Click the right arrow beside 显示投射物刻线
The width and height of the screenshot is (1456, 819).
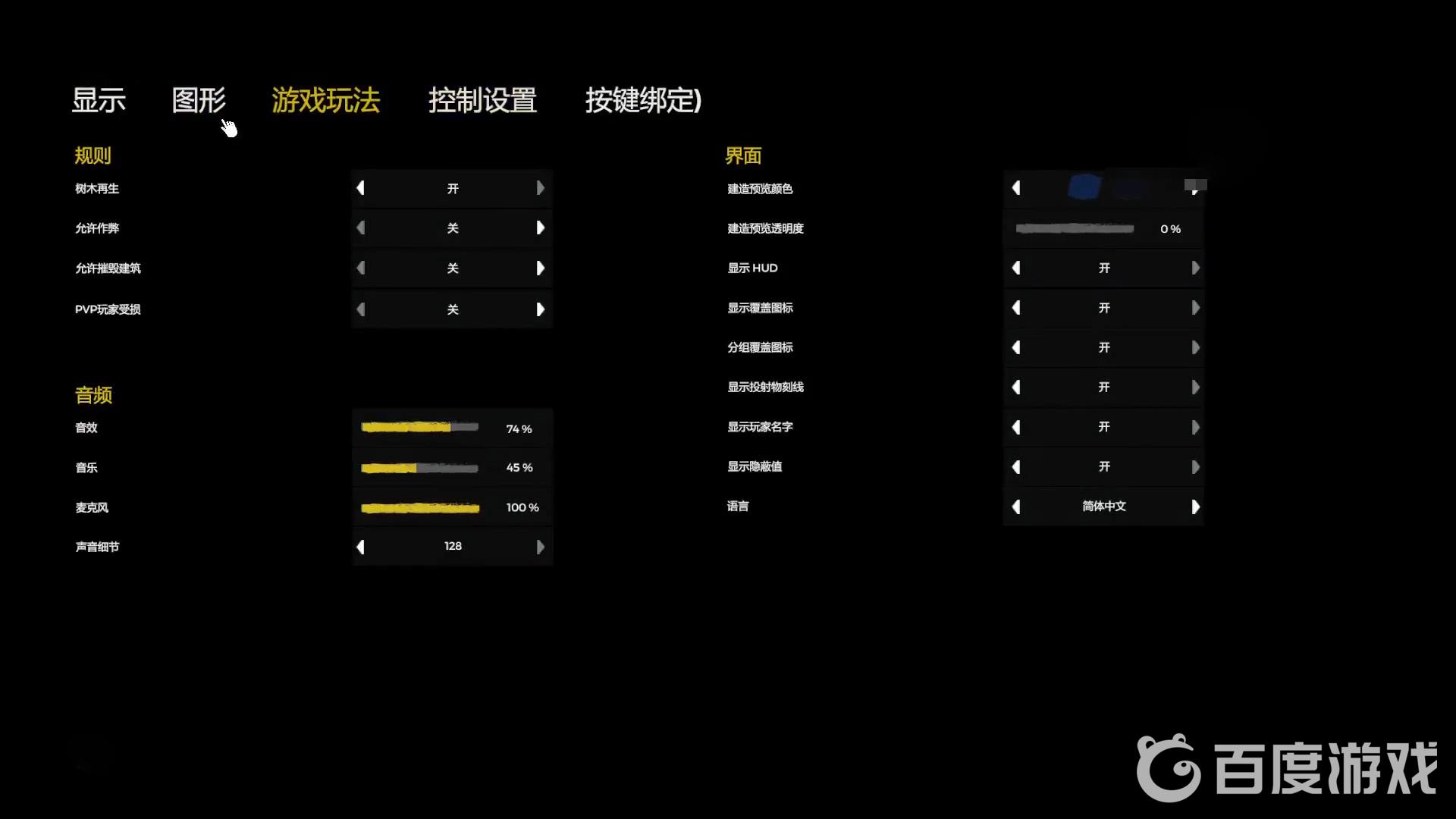(x=1197, y=387)
